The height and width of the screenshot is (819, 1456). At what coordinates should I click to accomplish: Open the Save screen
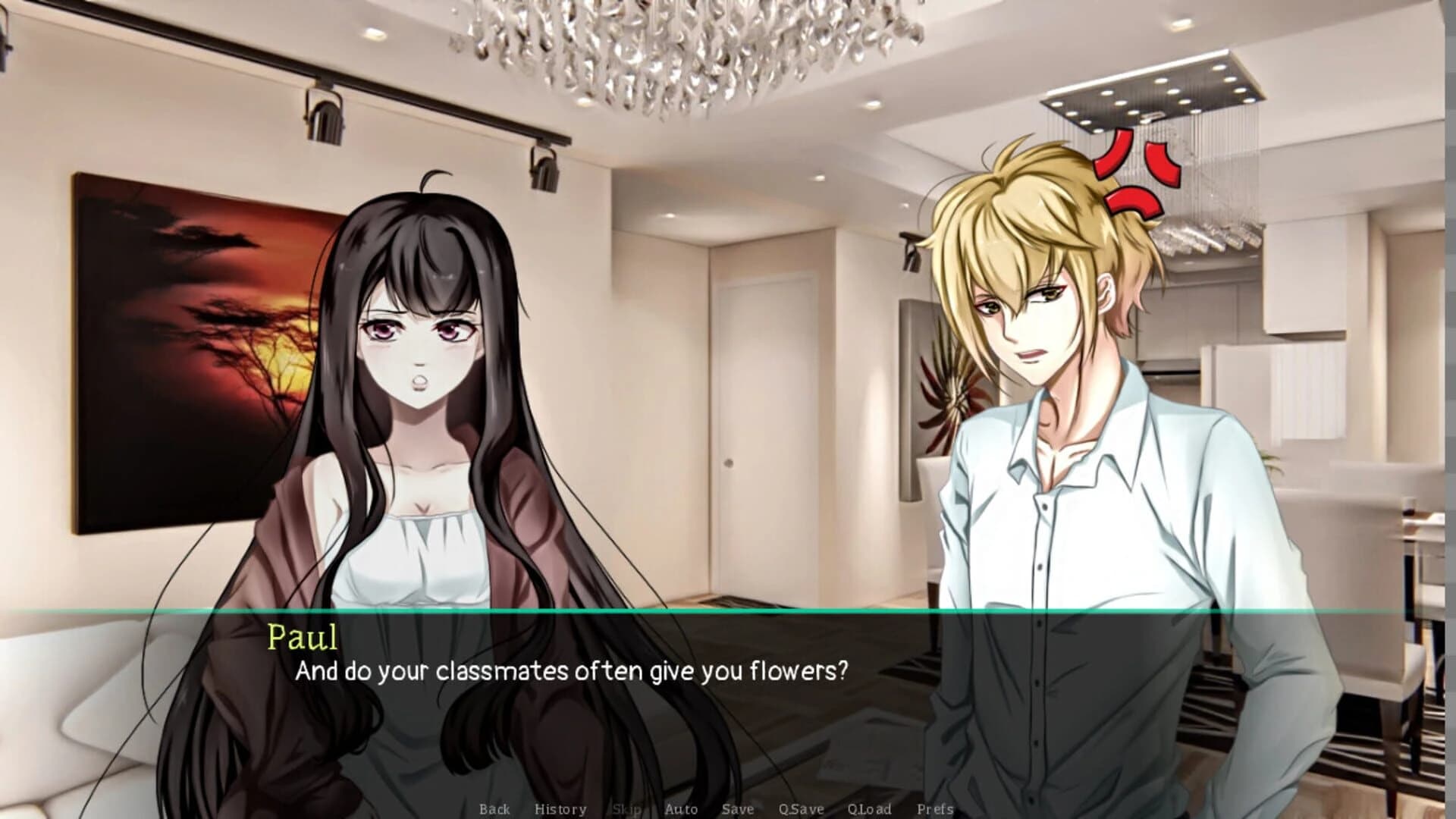(x=736, y=809)
